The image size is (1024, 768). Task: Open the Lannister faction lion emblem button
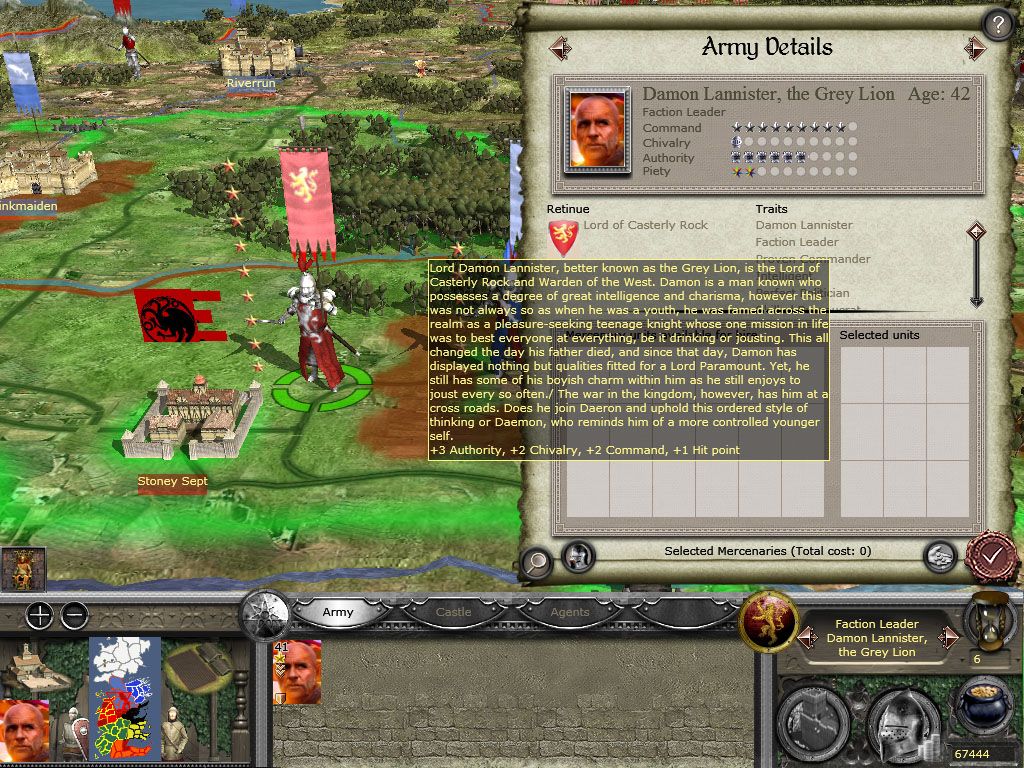[768, 620]
